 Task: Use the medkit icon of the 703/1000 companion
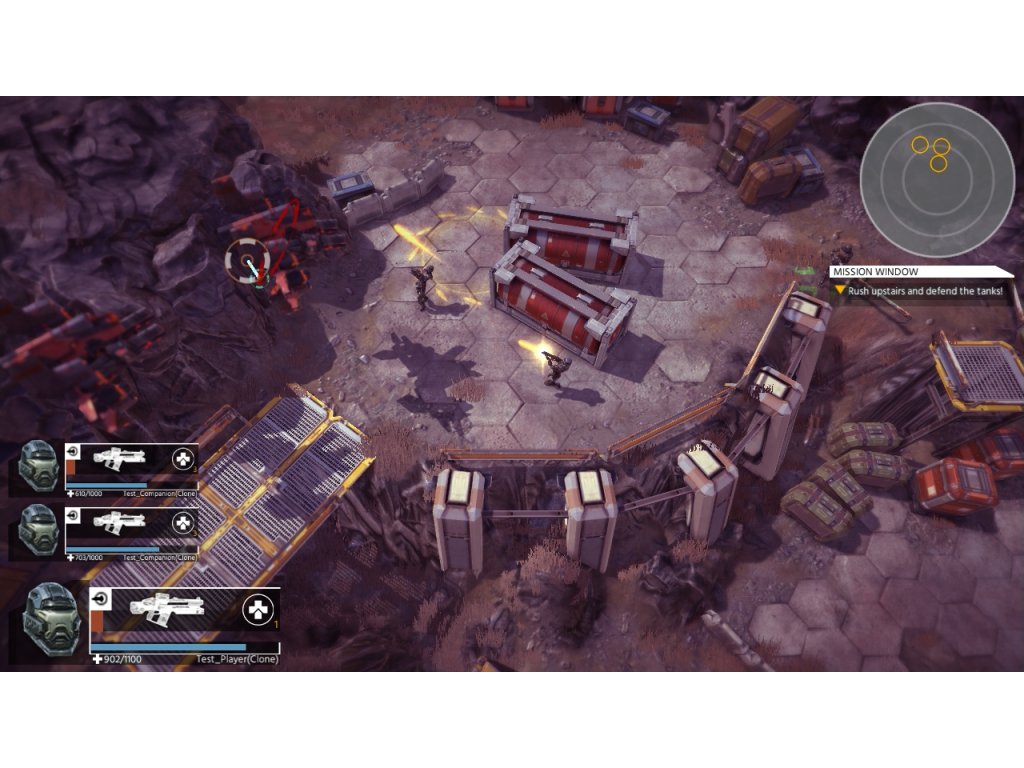pos(183,522)
